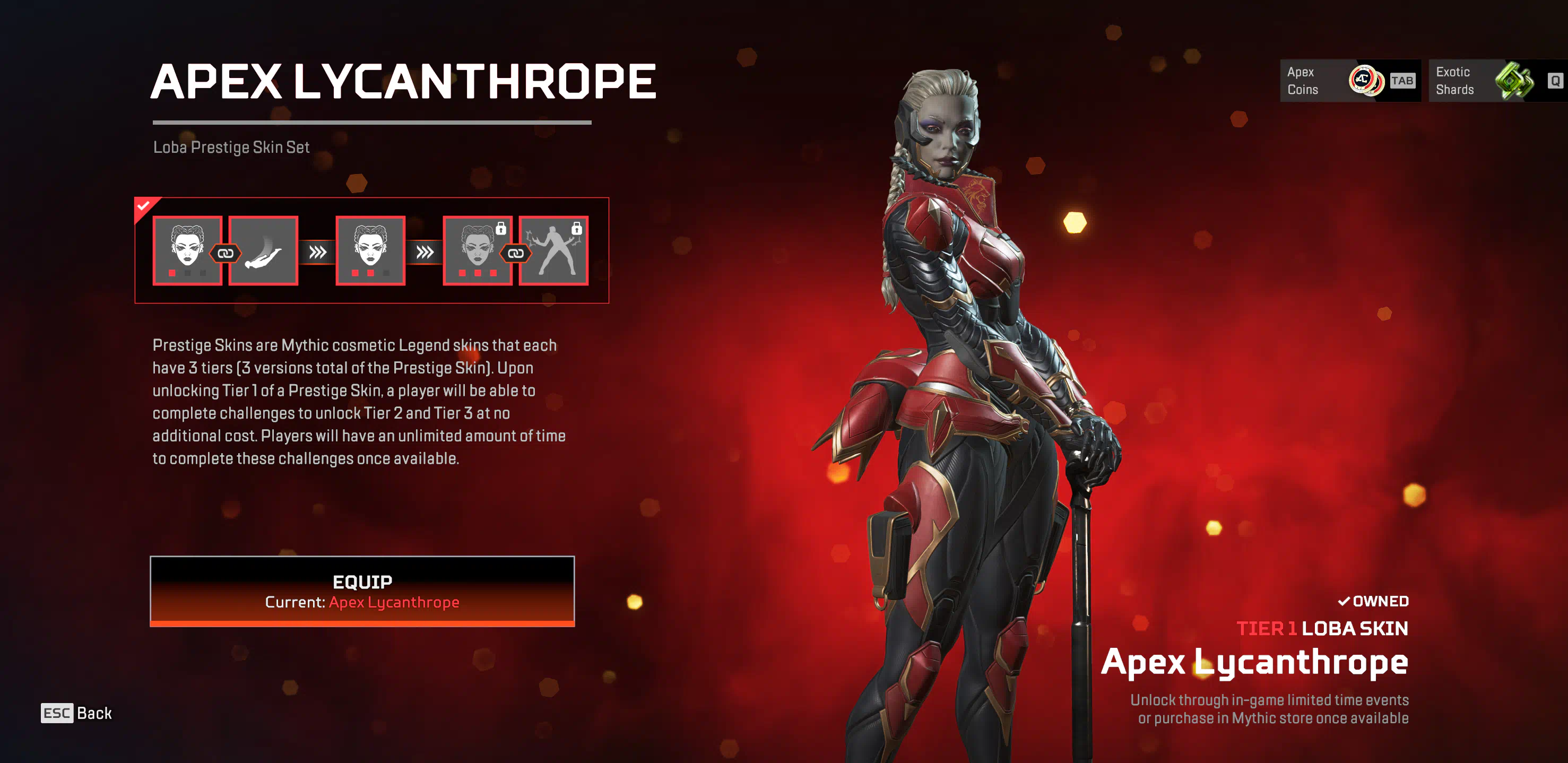Viewport: 1568px width, 763px height.
Task: Select the Tier 2 Loba skin thumbnail
Action: point(370,250)
